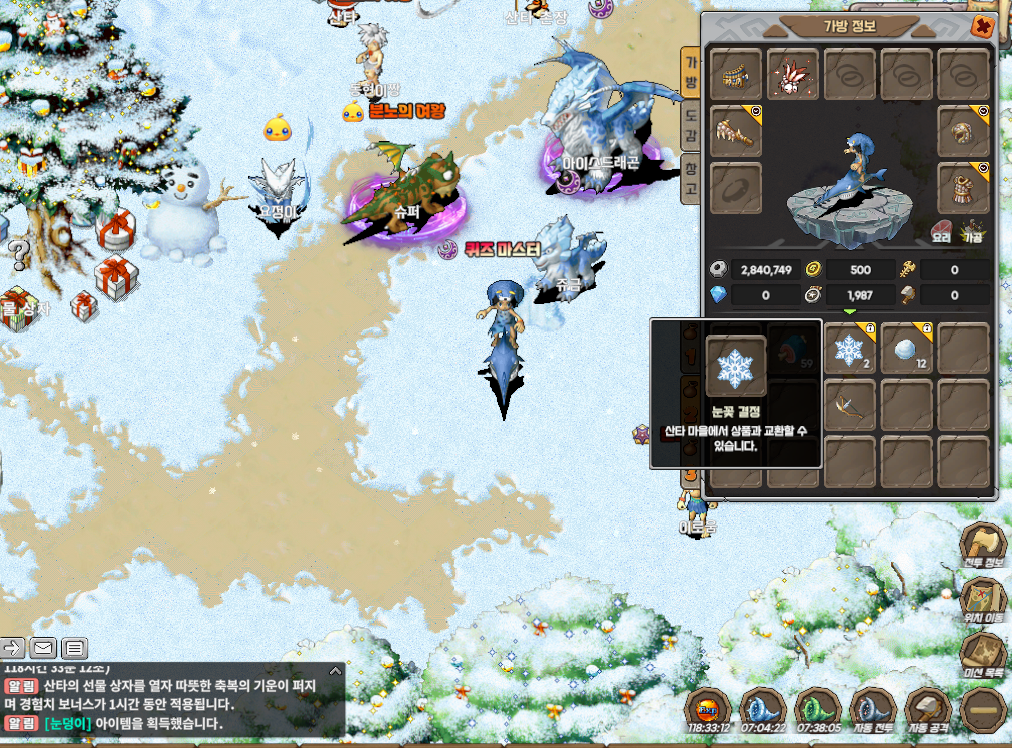Open the mail envelope button above chat

pos(43,648)
